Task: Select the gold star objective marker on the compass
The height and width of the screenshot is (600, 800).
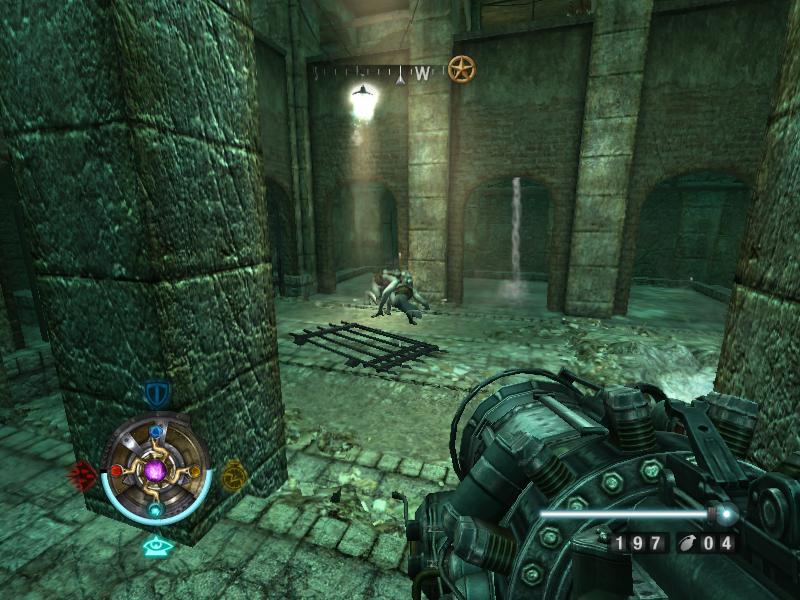Action: point(461,69)
